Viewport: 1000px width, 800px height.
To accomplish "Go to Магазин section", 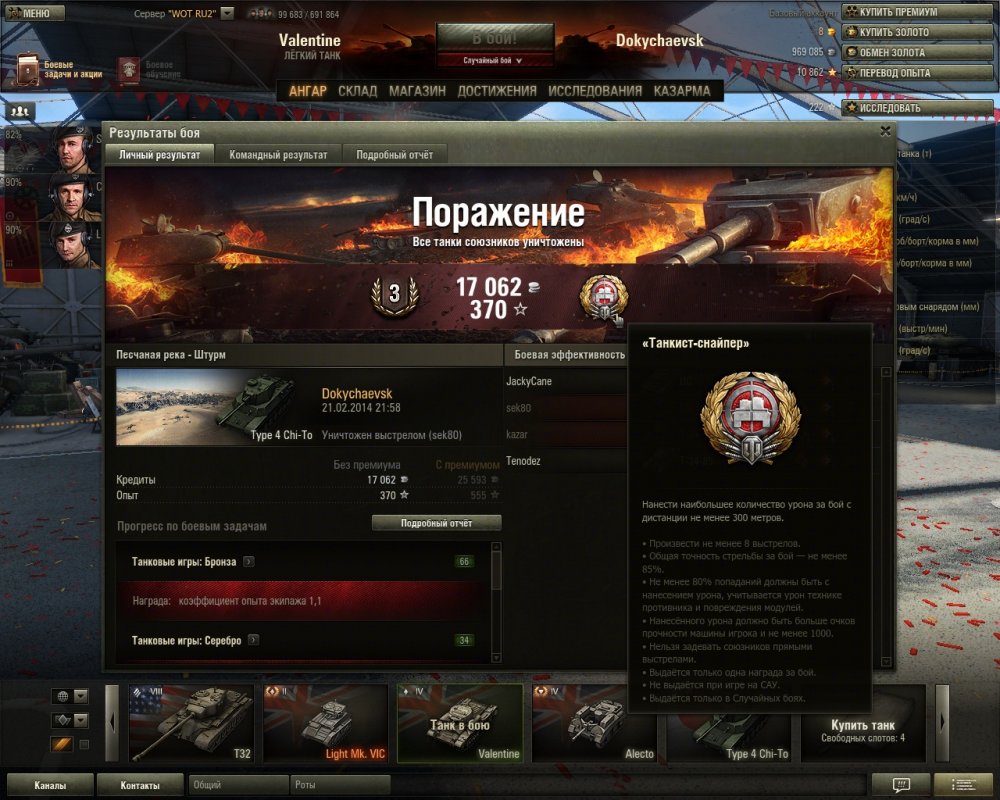I will click(x=417, y=90).
